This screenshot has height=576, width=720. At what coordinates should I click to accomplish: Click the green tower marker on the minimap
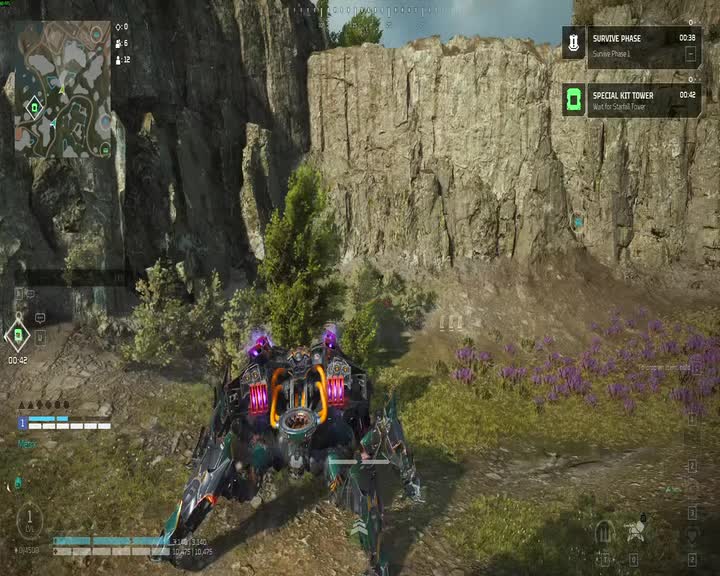tap(35, 107)
